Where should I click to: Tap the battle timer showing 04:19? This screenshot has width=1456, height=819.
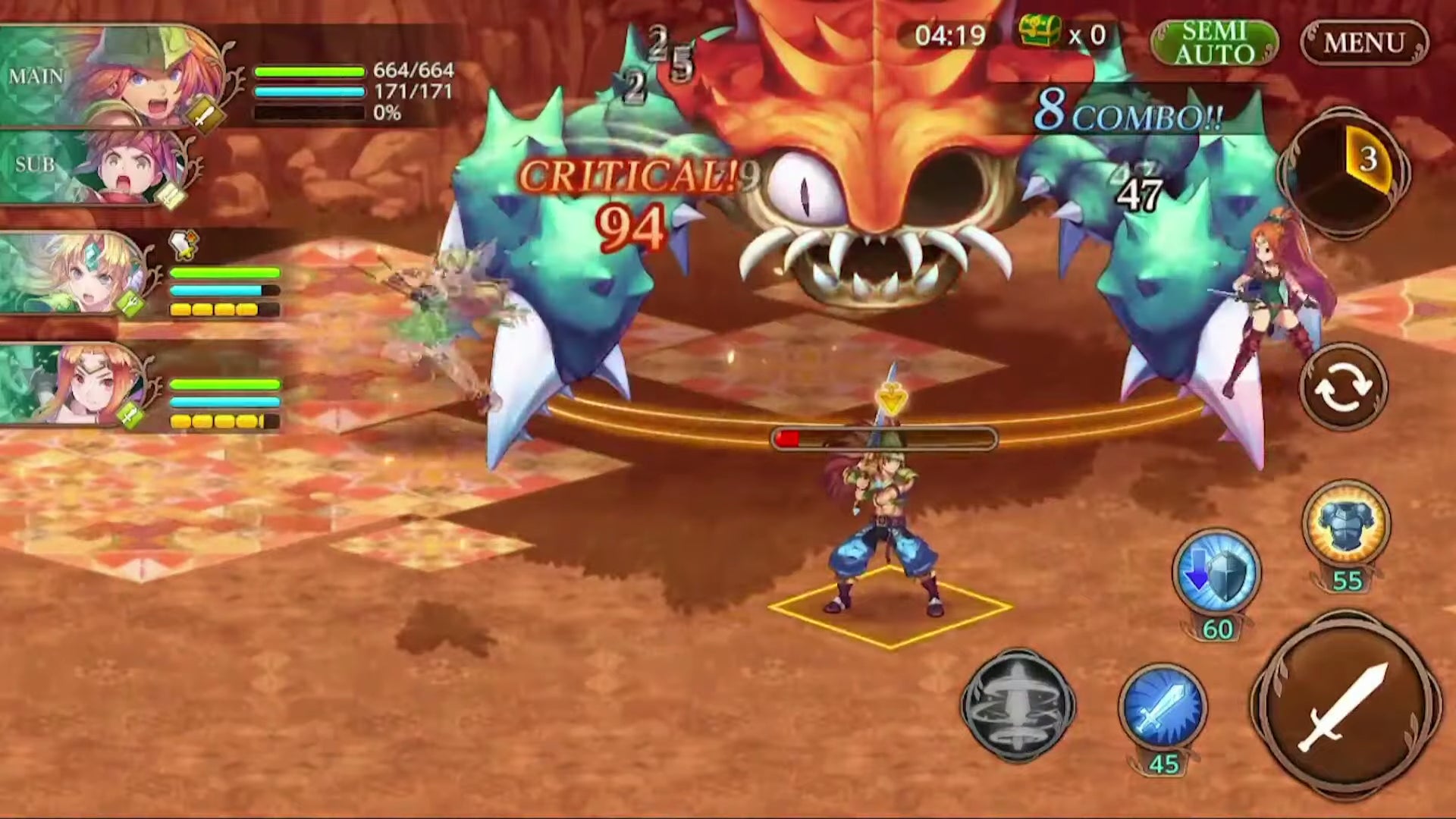(x=954, y=36)
